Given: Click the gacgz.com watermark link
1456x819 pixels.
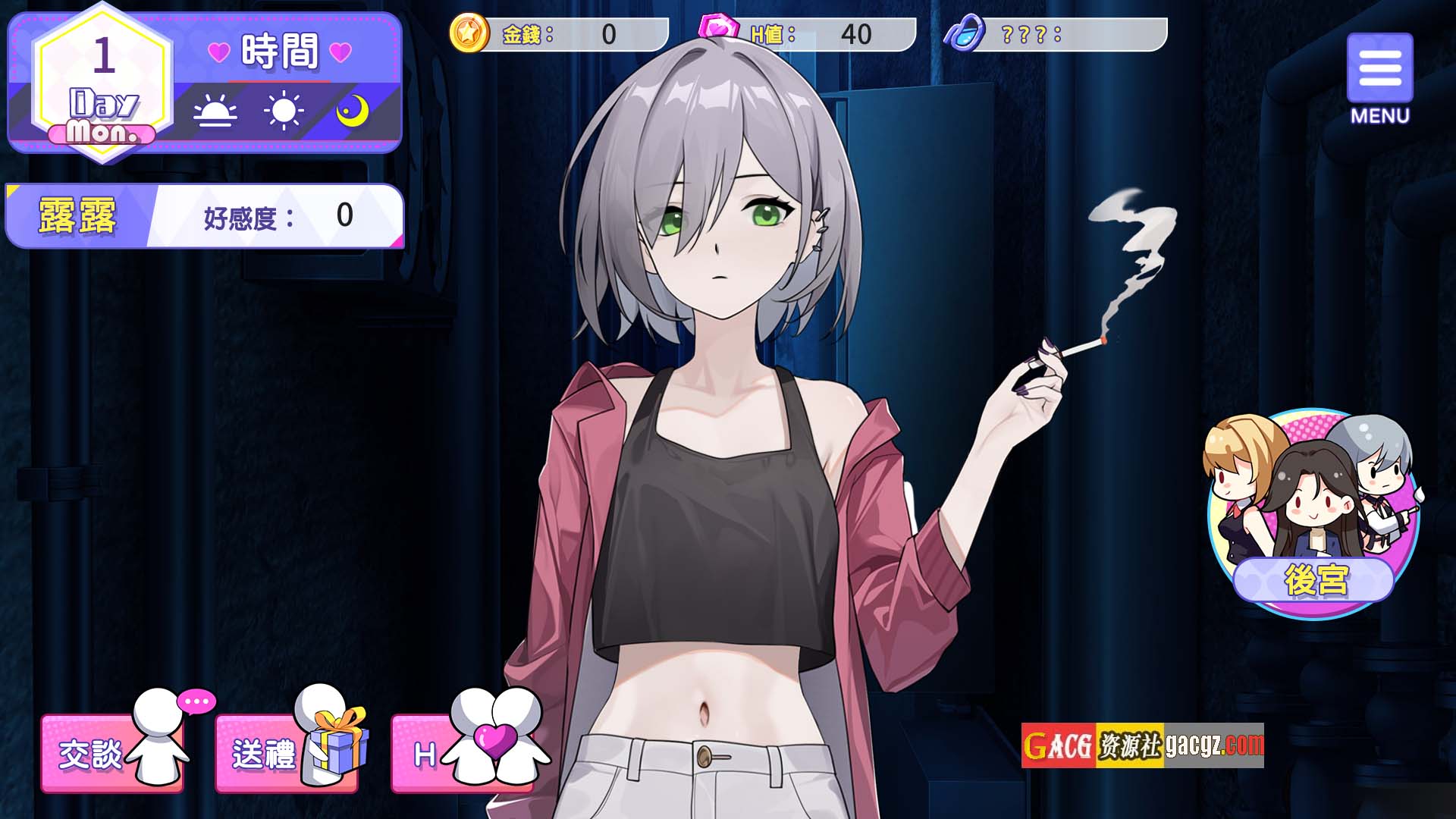Looking at the screenshot, I should coord(1142,745).
